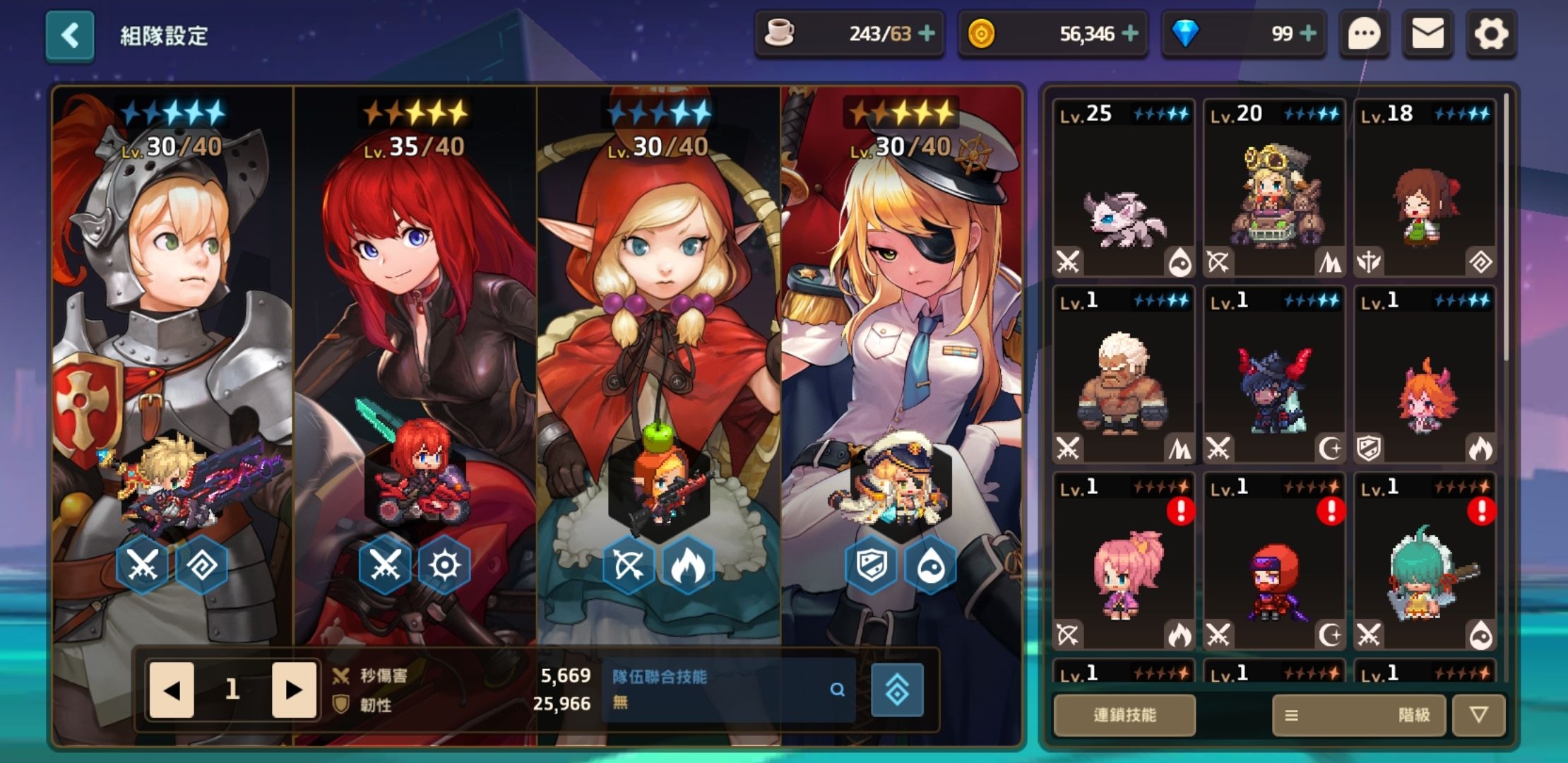Select the red-haired biker team slot

tap(415, 353)
